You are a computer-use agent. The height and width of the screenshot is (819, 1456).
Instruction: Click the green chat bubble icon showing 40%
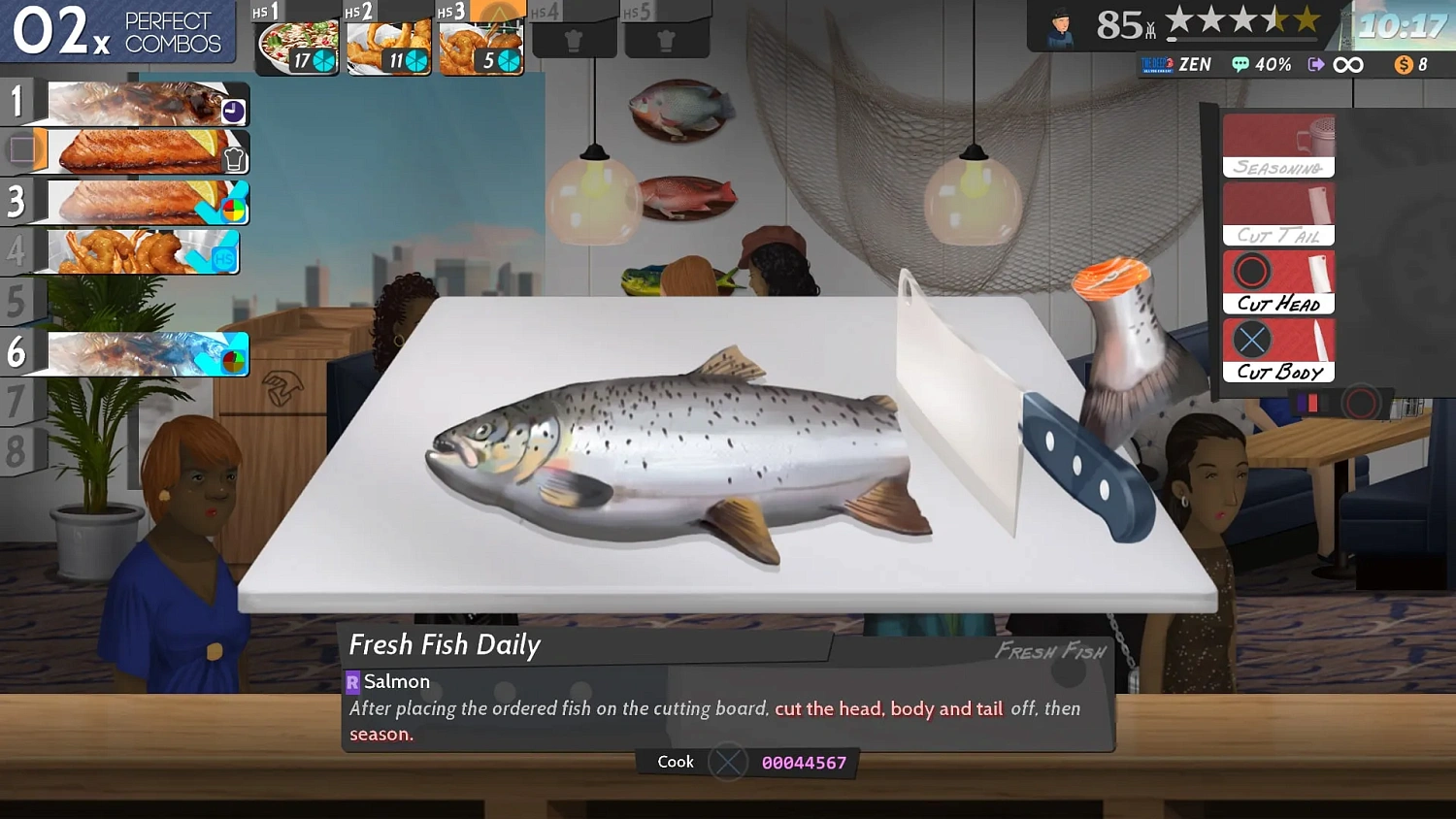click(x=1241, y=64)
